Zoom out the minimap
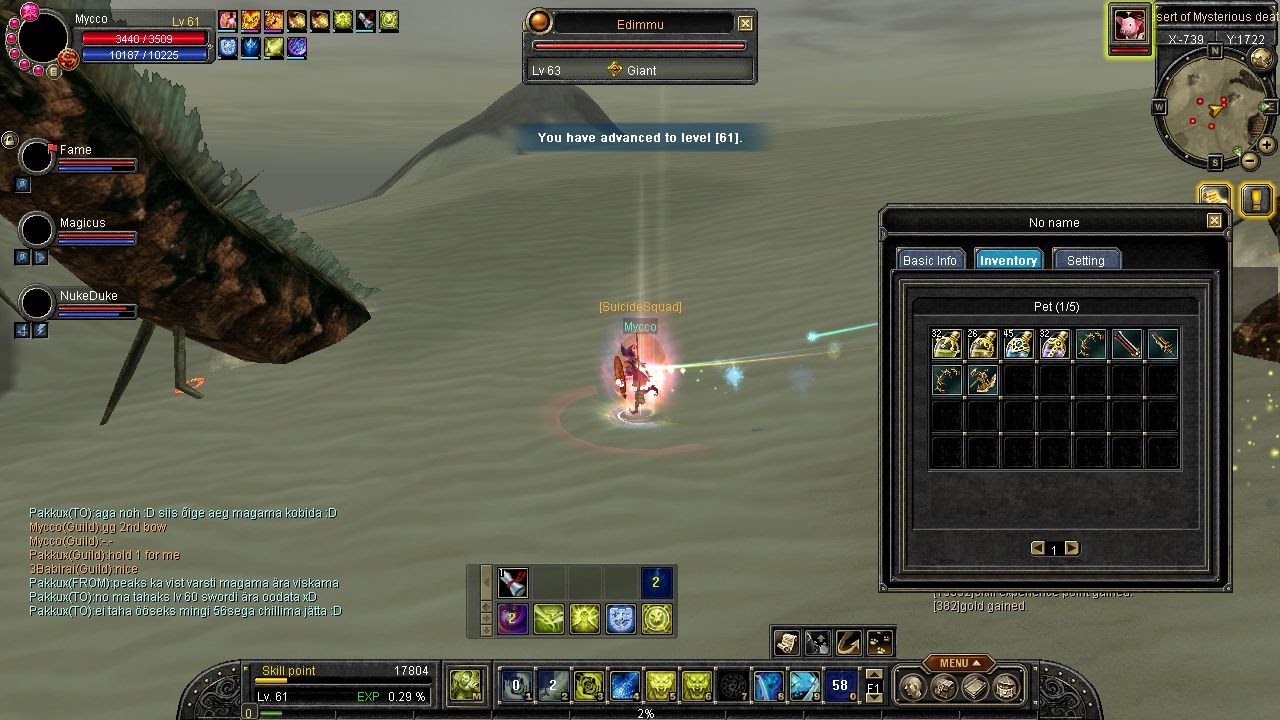The height and width of the screenshot is (720, 1280). 1250,161
